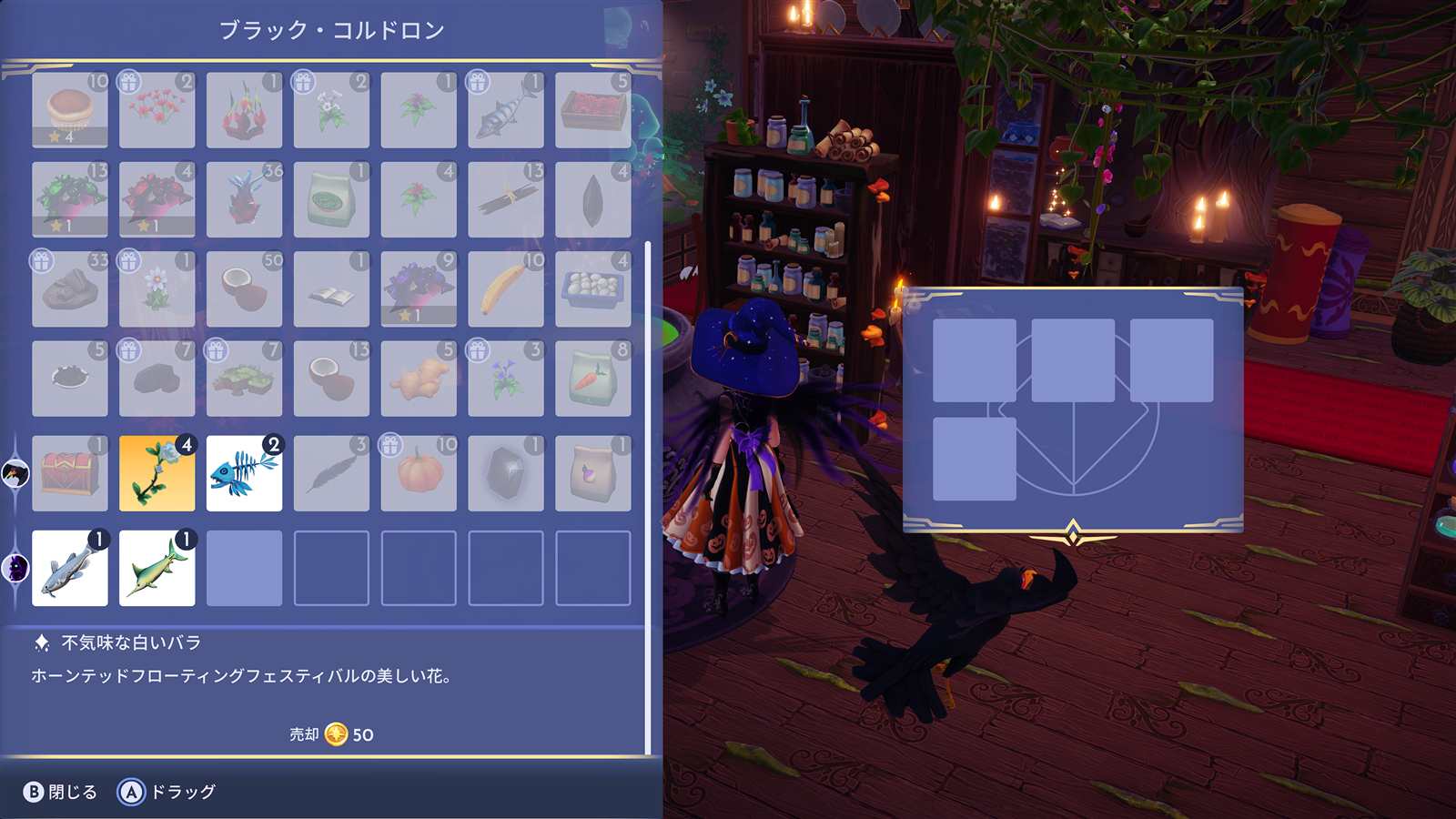Image resolution: width=1456 pixels, height=819 pixels.
Task: Select the eggplant seed bag
Action: click(593, 473)
